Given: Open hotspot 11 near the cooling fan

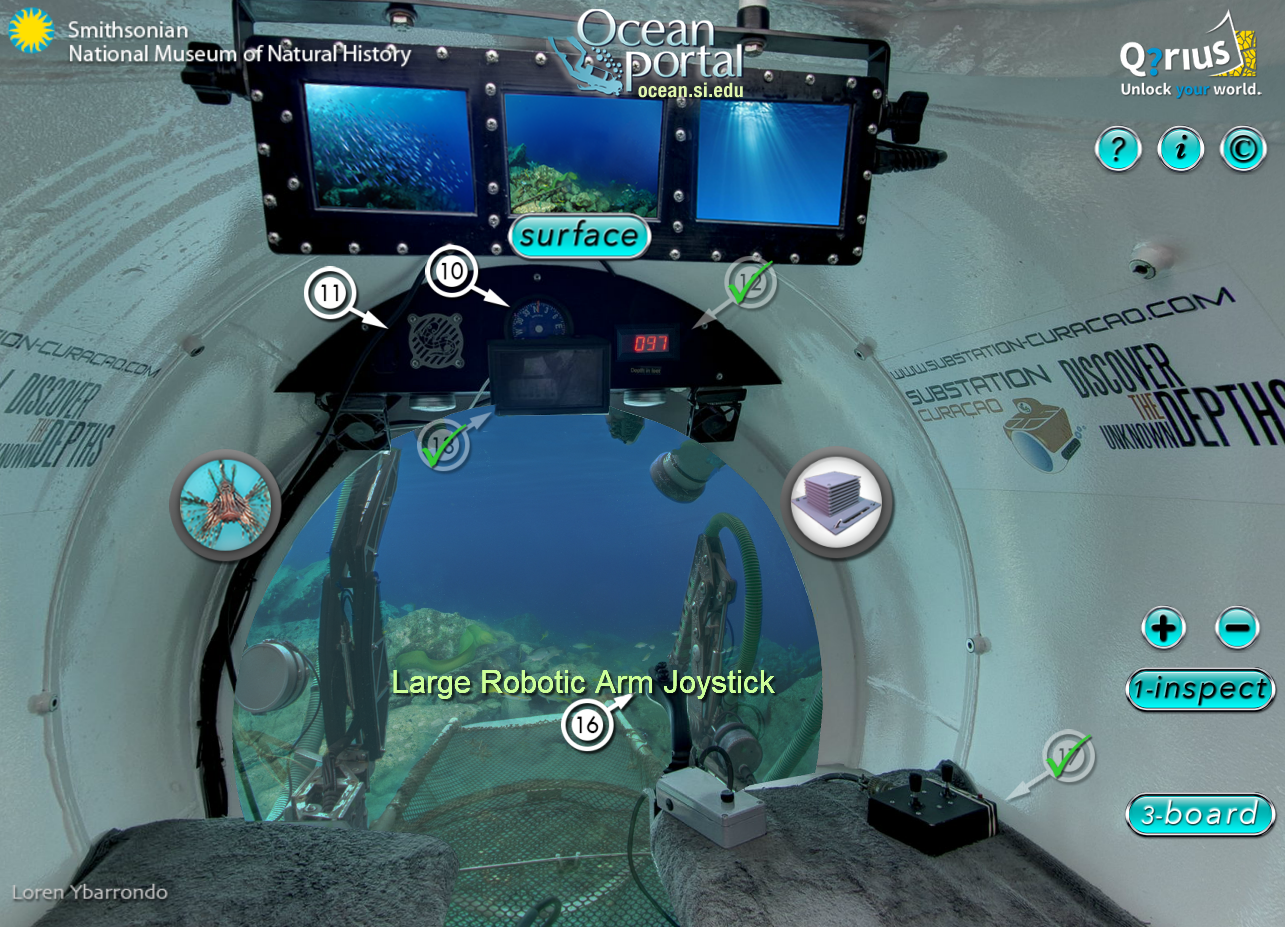Looking at the screenshot, I should 331,293.
